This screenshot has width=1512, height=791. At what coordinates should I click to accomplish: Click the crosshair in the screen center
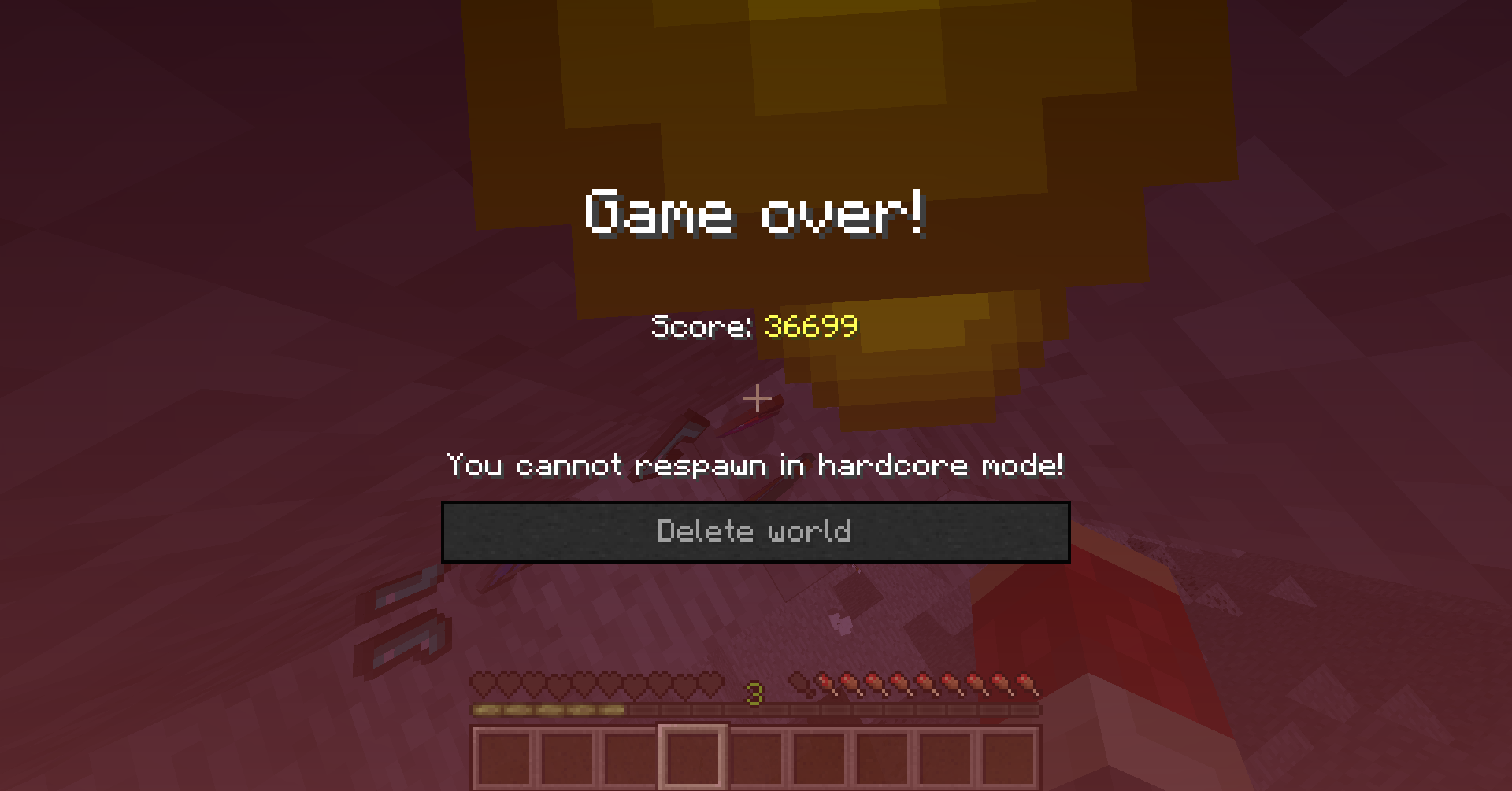(x=756, y=399)
